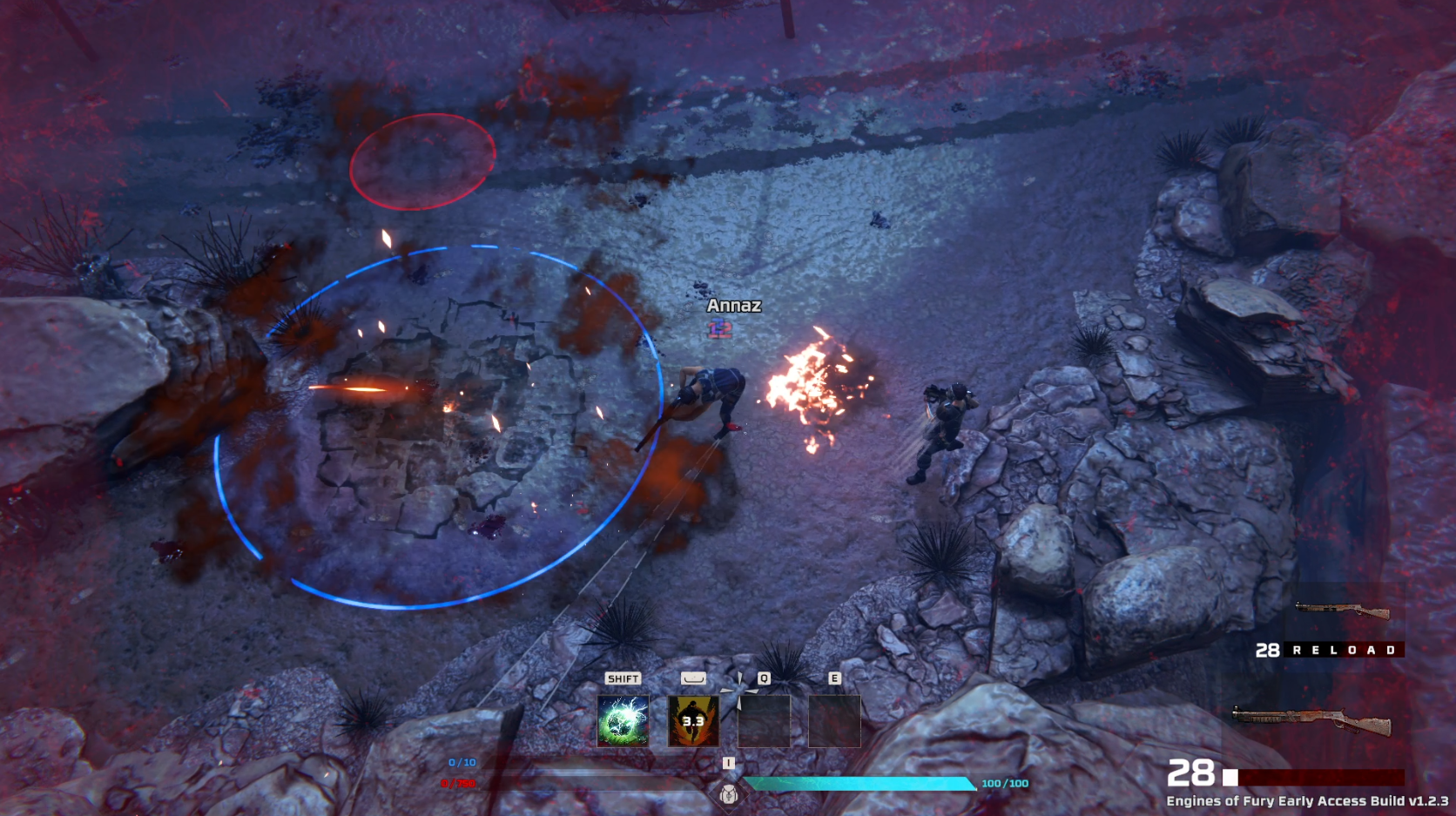Select the sprinting figure ability on cooldown
The height and width of the screenshot is (816, 1456).
point(693,721)
